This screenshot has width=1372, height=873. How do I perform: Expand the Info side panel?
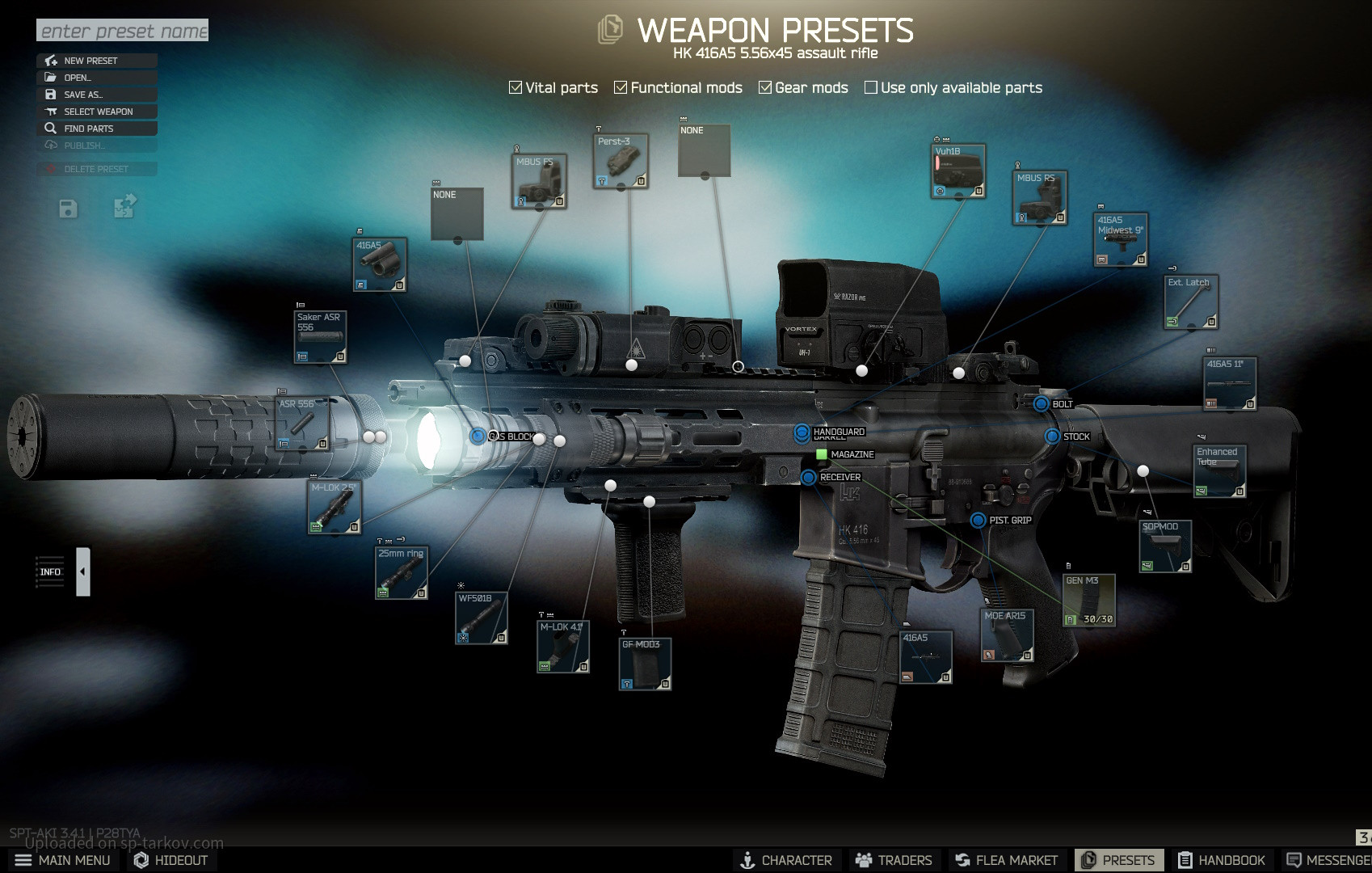coord(83,571)
